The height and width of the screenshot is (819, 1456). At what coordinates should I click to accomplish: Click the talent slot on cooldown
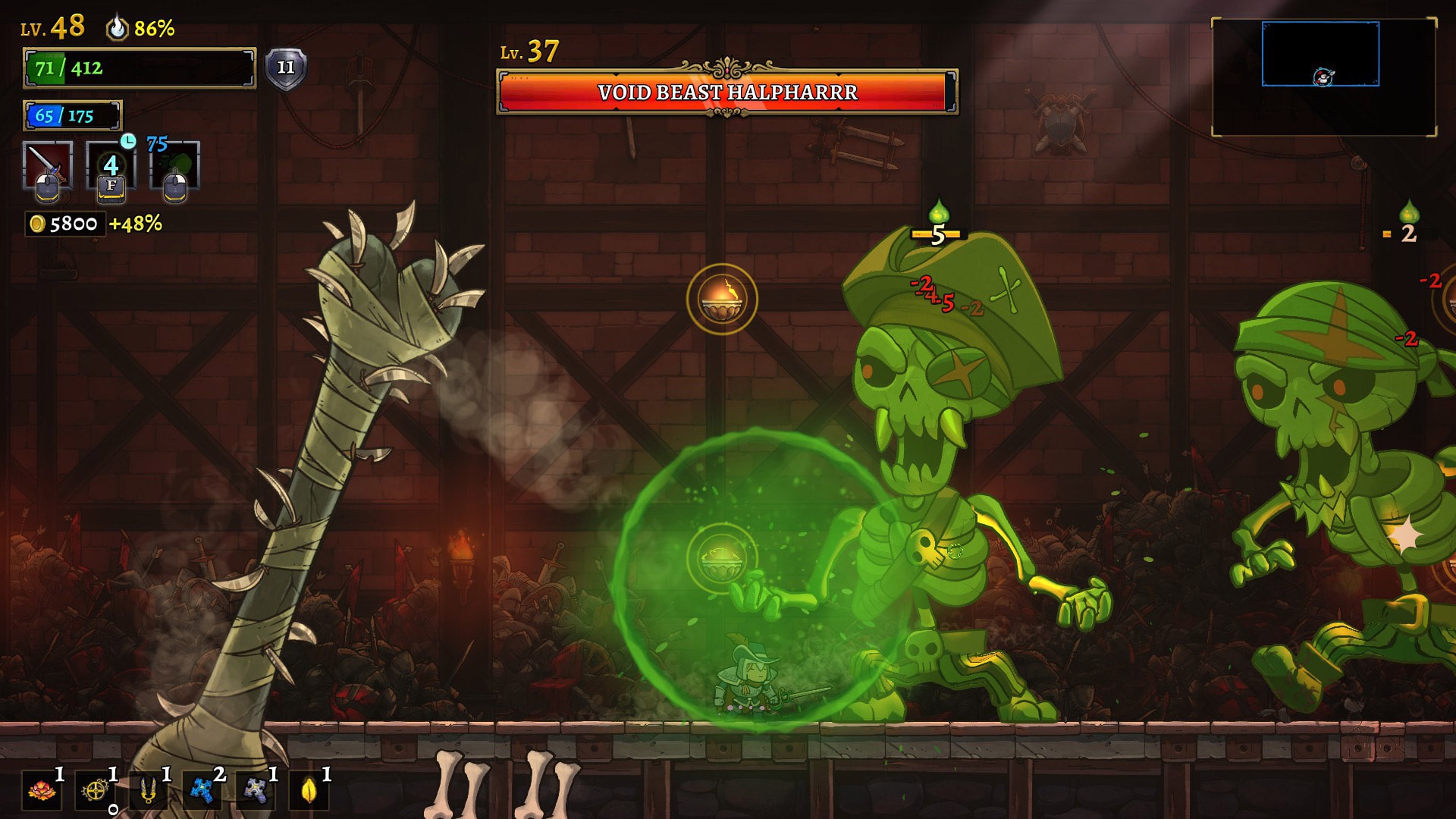pos(111,167)
